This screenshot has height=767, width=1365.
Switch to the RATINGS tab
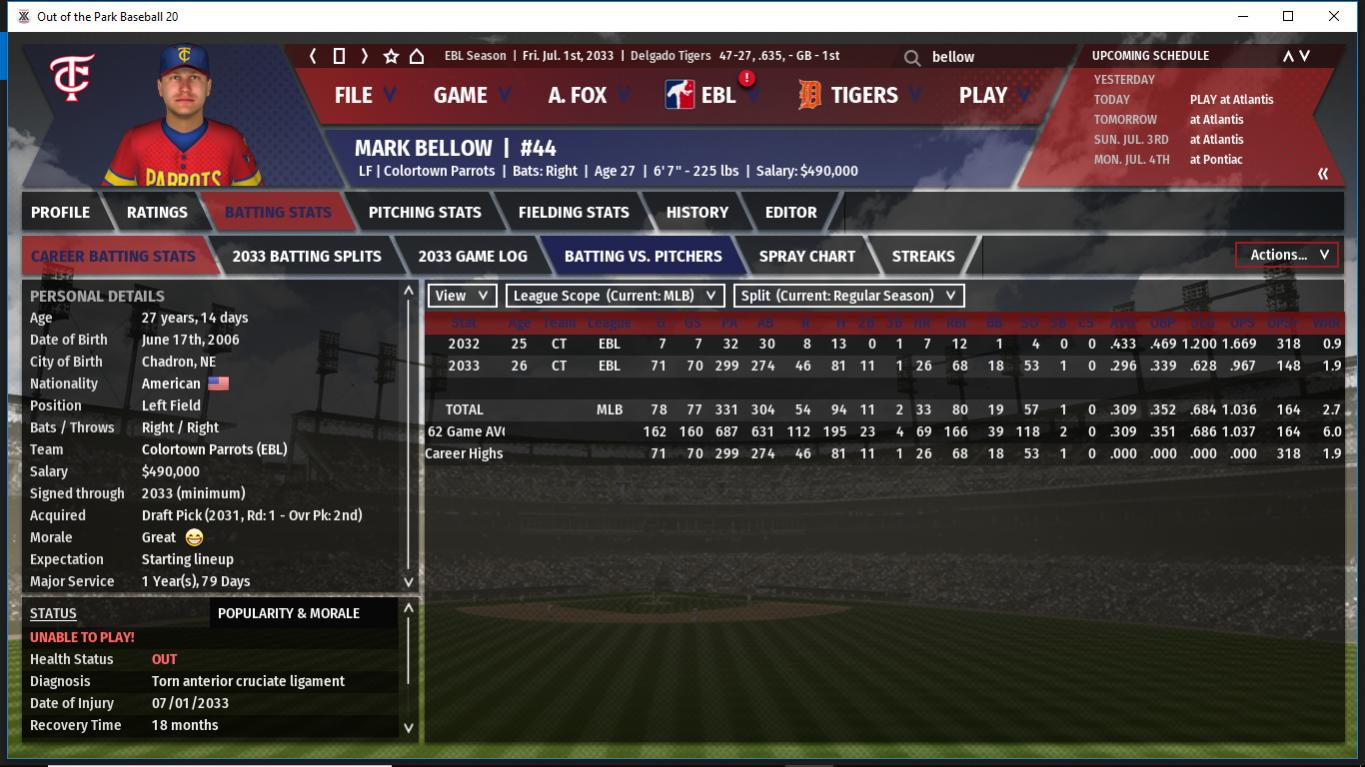pos(157,212)
